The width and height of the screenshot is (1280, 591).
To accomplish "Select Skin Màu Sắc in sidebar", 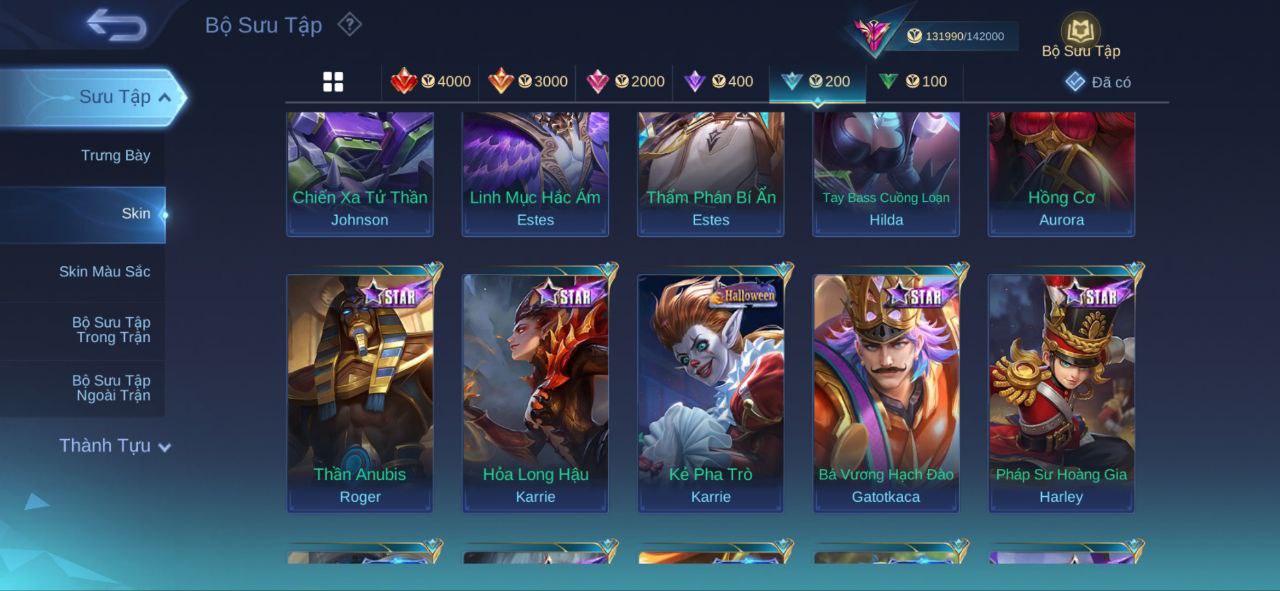I will pyautogui.click(x=104, y=271).
